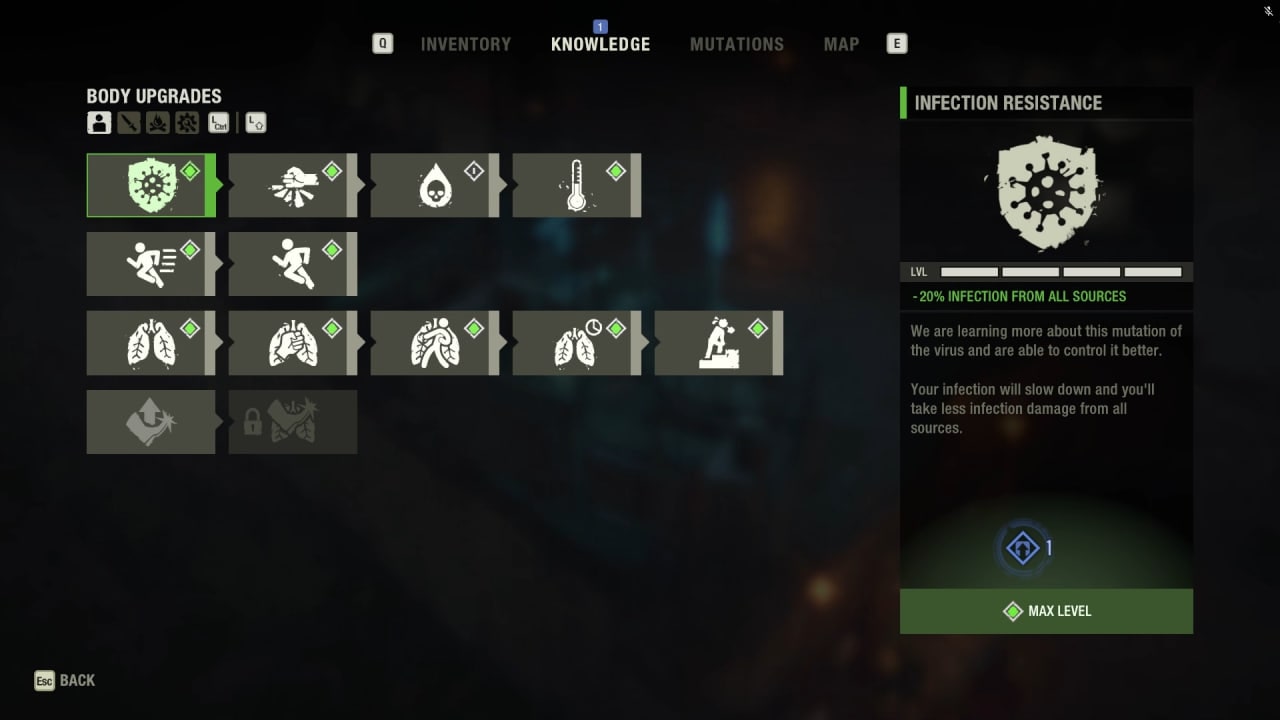Switch to the gear crafting category icon
Viewport: 1280px width, 720px height.
tap(187, 123)
